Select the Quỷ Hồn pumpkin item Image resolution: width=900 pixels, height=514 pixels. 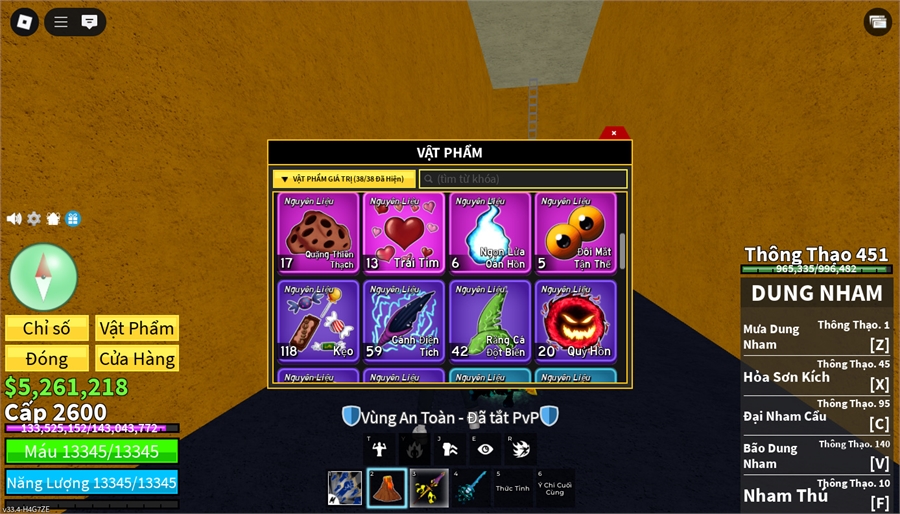click(575, 320)
